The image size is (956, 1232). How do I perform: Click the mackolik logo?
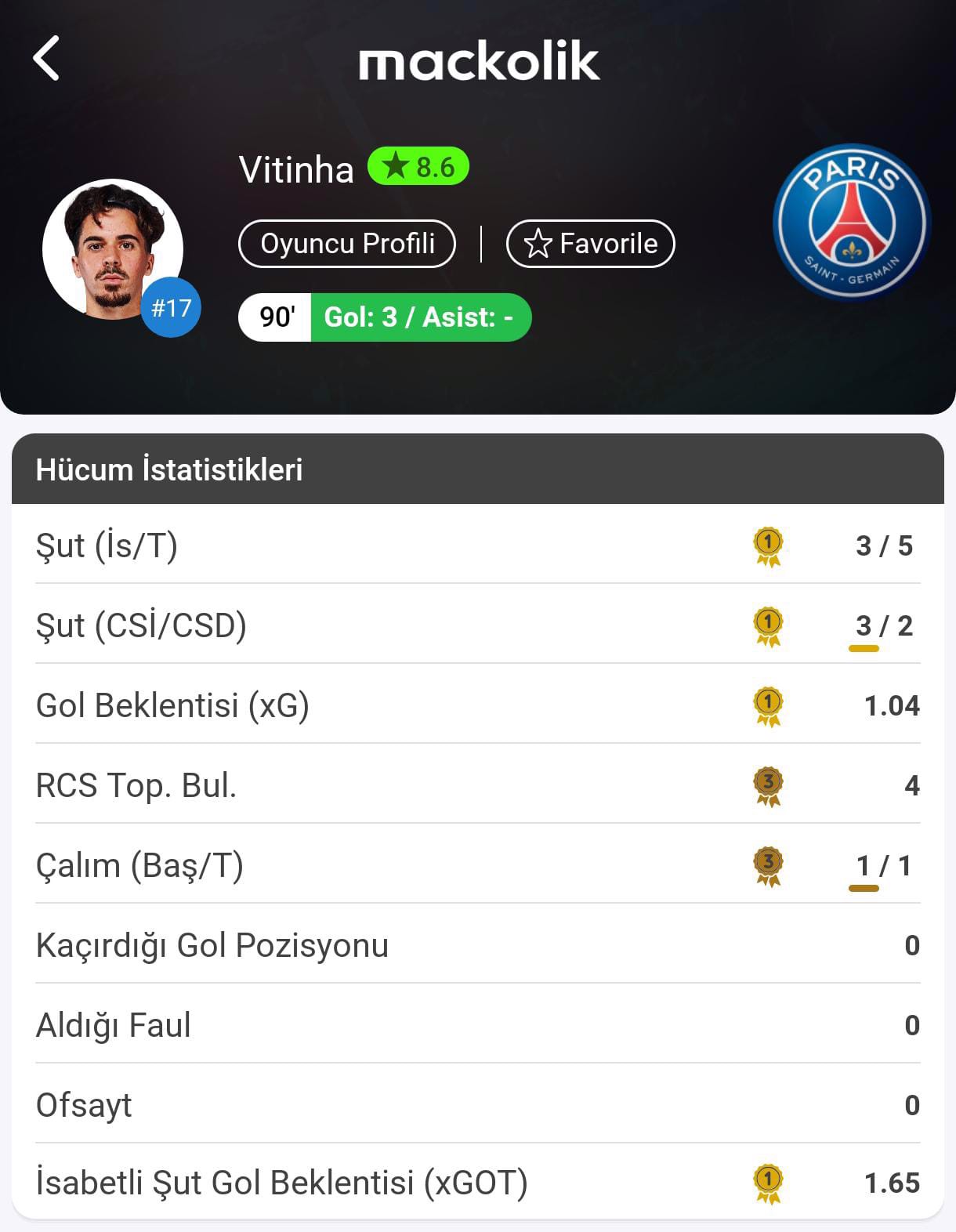(479, 62)
